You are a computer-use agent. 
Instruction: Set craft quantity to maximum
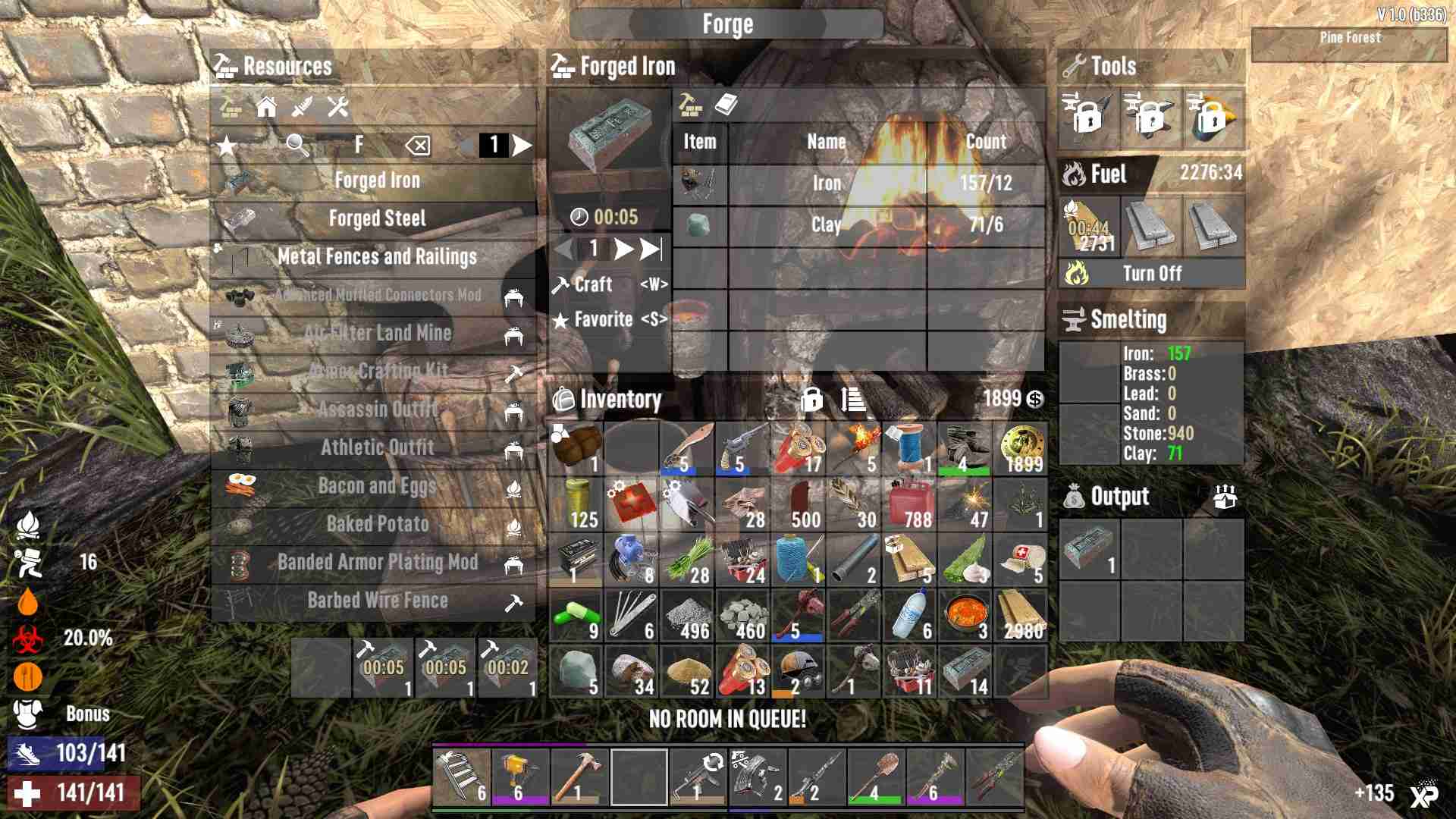(650, 249)
